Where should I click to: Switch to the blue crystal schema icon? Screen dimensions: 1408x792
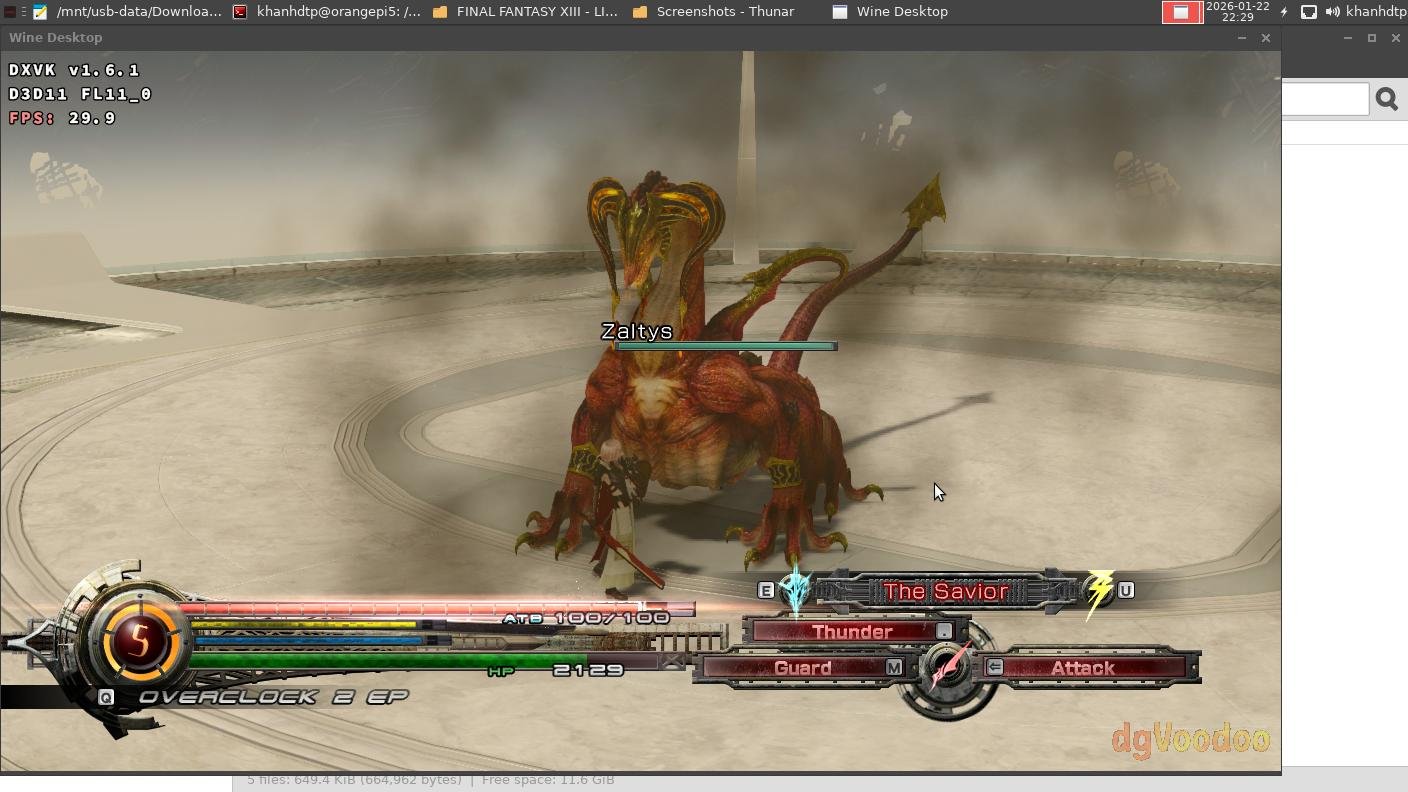click(795, 591)
